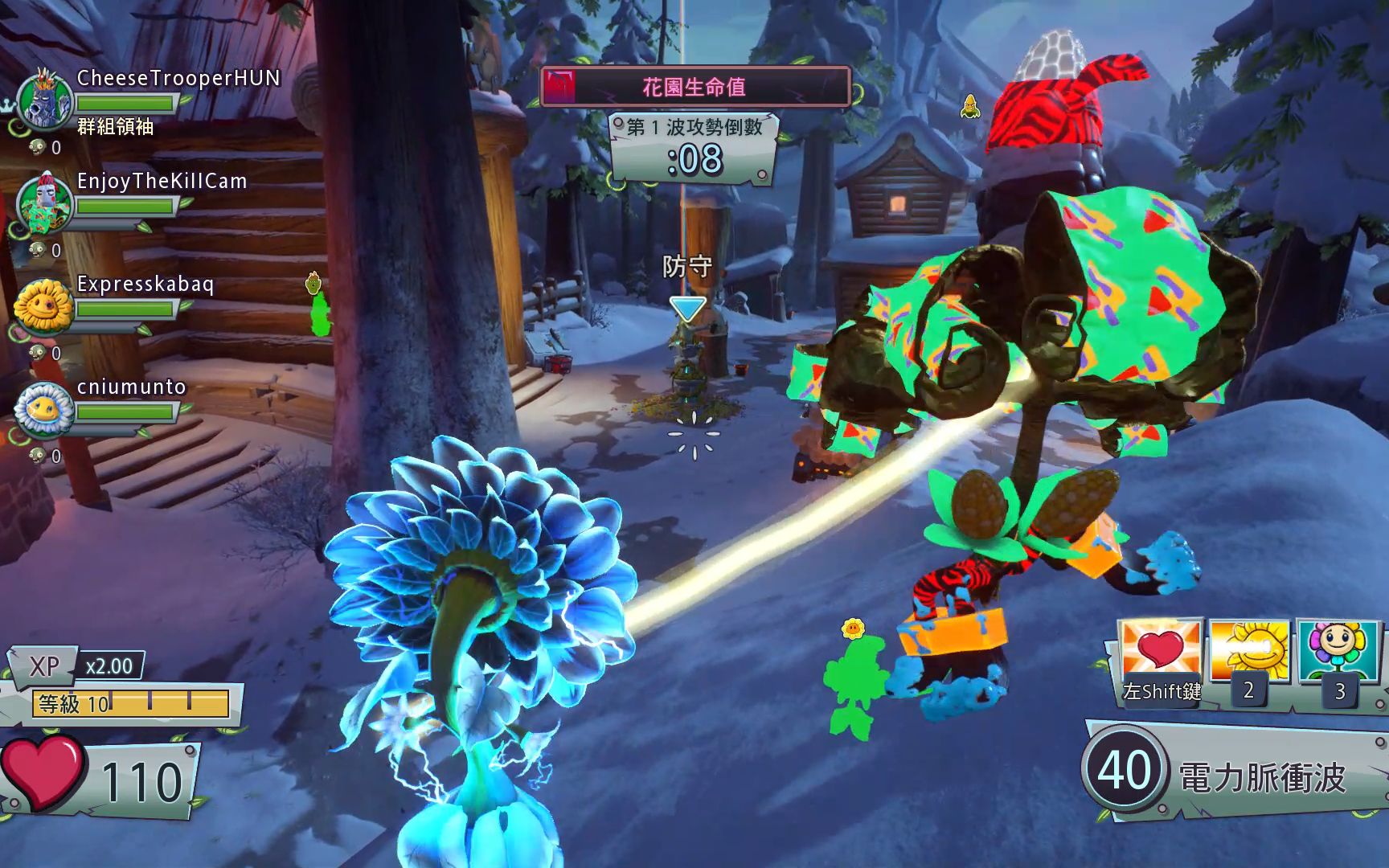The height and width of the screenshot is (868, 1389).
Task: Activate the heart heal beam ability
Action: (x=1160, y=651)
